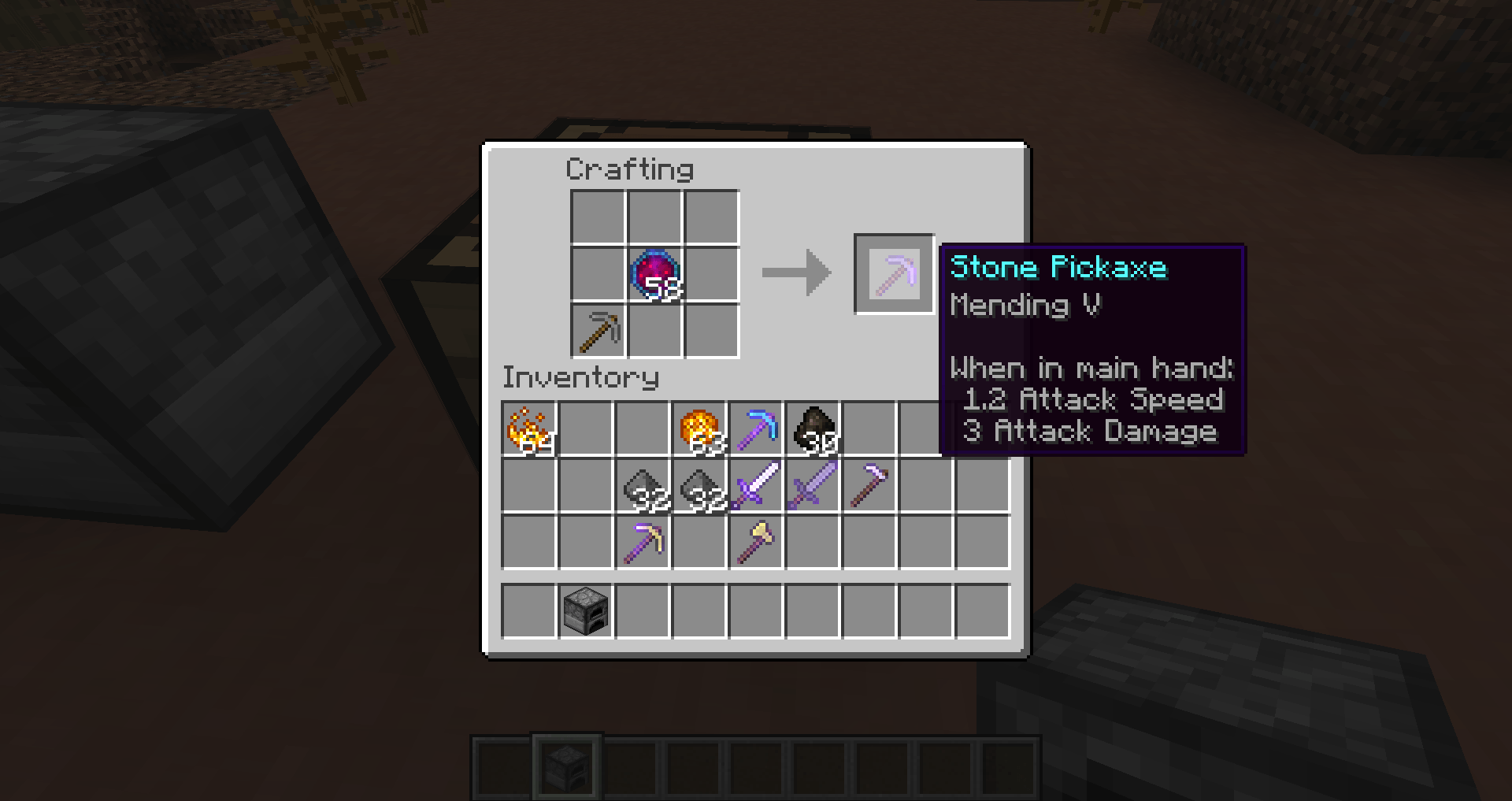Select the enchanted golden pickaxe

(x=643, y=543)
